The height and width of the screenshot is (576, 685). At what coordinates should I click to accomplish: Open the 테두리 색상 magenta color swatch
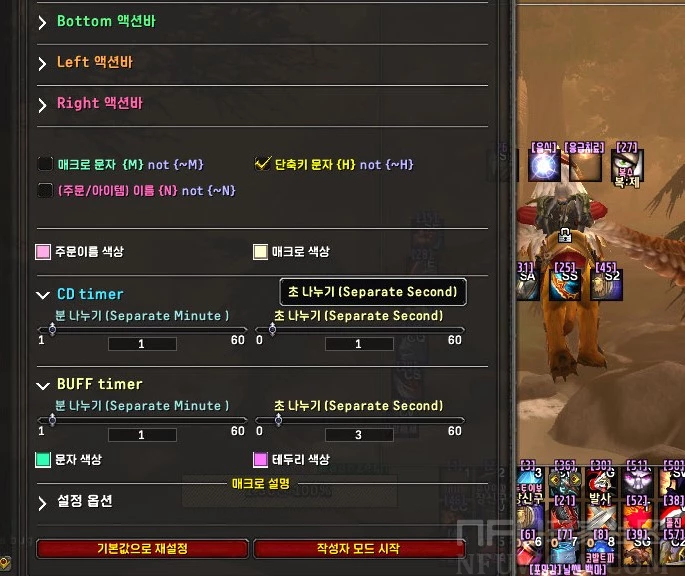(x=261, y=460)
